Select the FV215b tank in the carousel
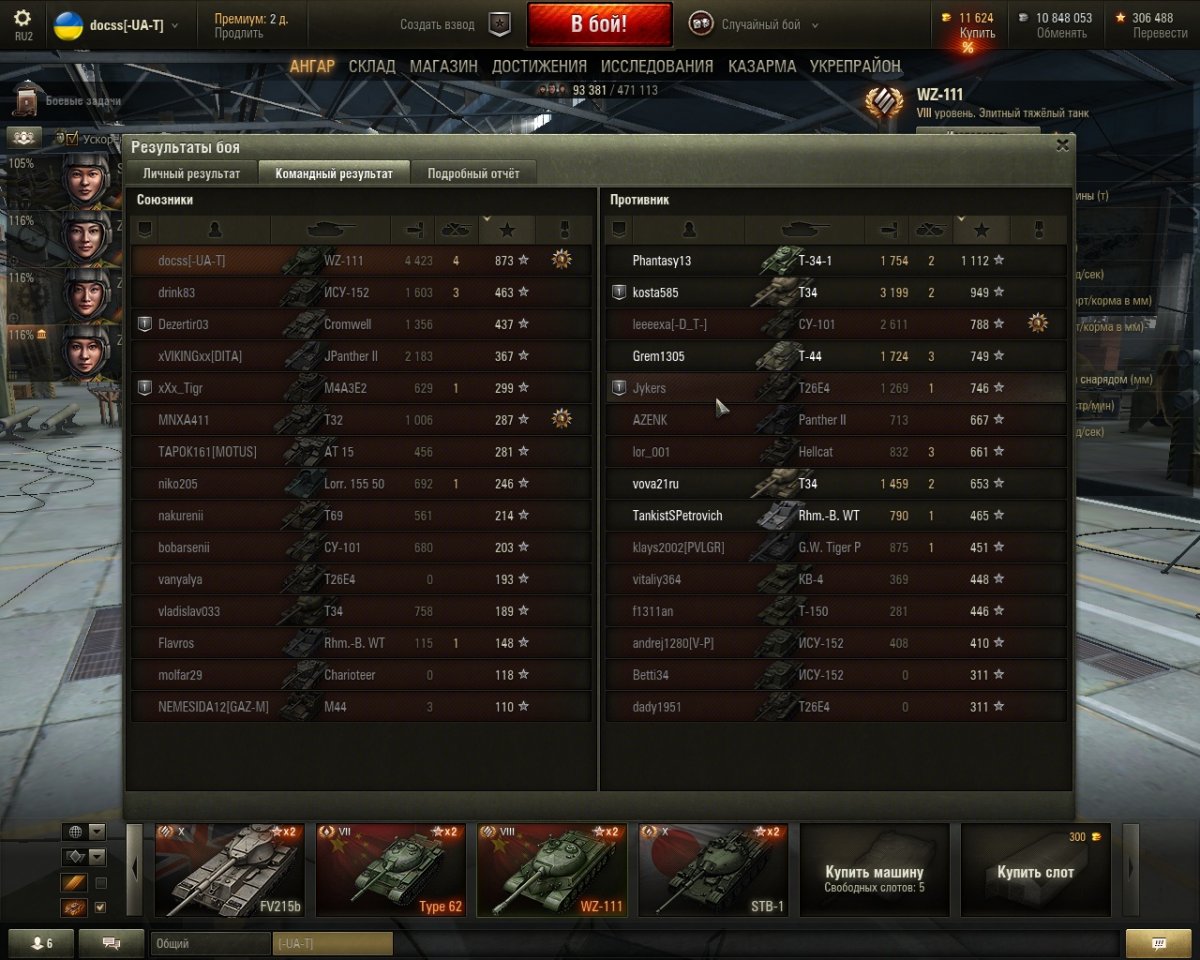This screenshot has height=960, width=1200. (229, 869)
